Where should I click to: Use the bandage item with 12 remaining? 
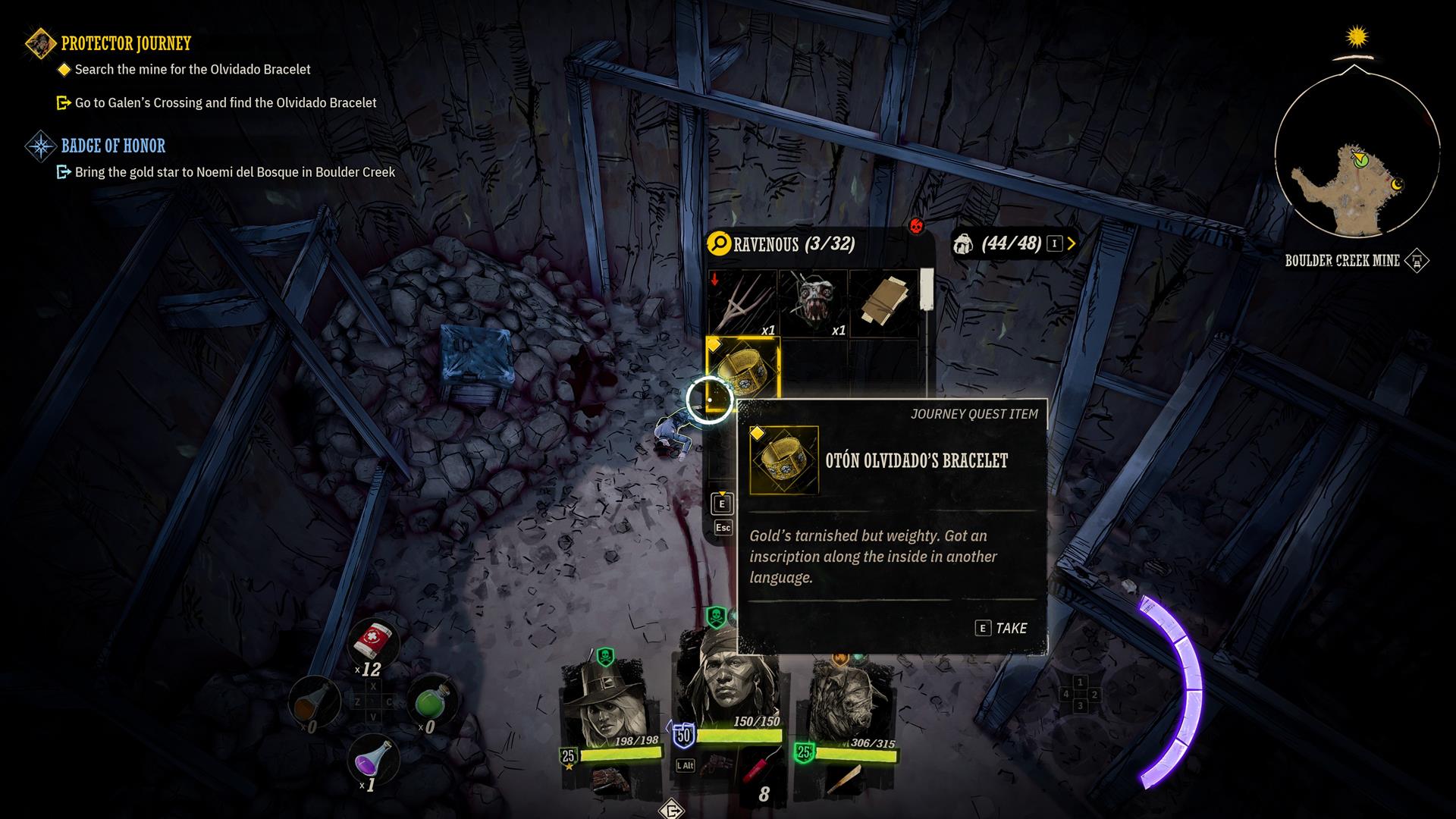pos(373,645)
